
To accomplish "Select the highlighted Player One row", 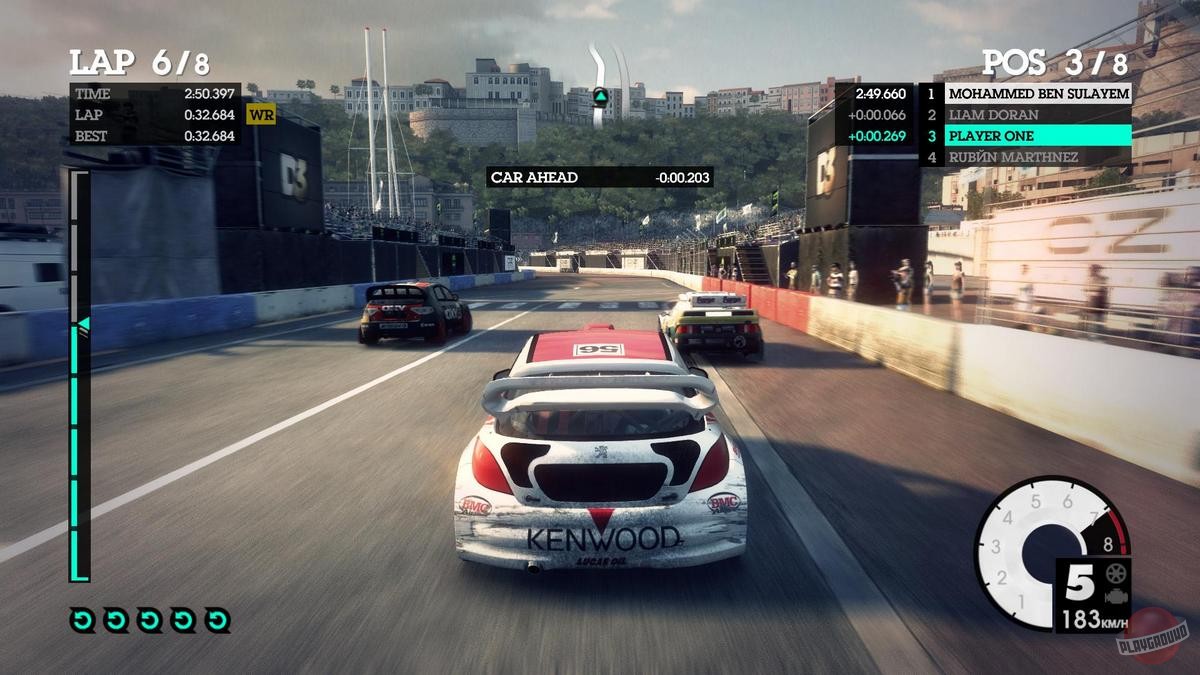I will point(1026,136).
